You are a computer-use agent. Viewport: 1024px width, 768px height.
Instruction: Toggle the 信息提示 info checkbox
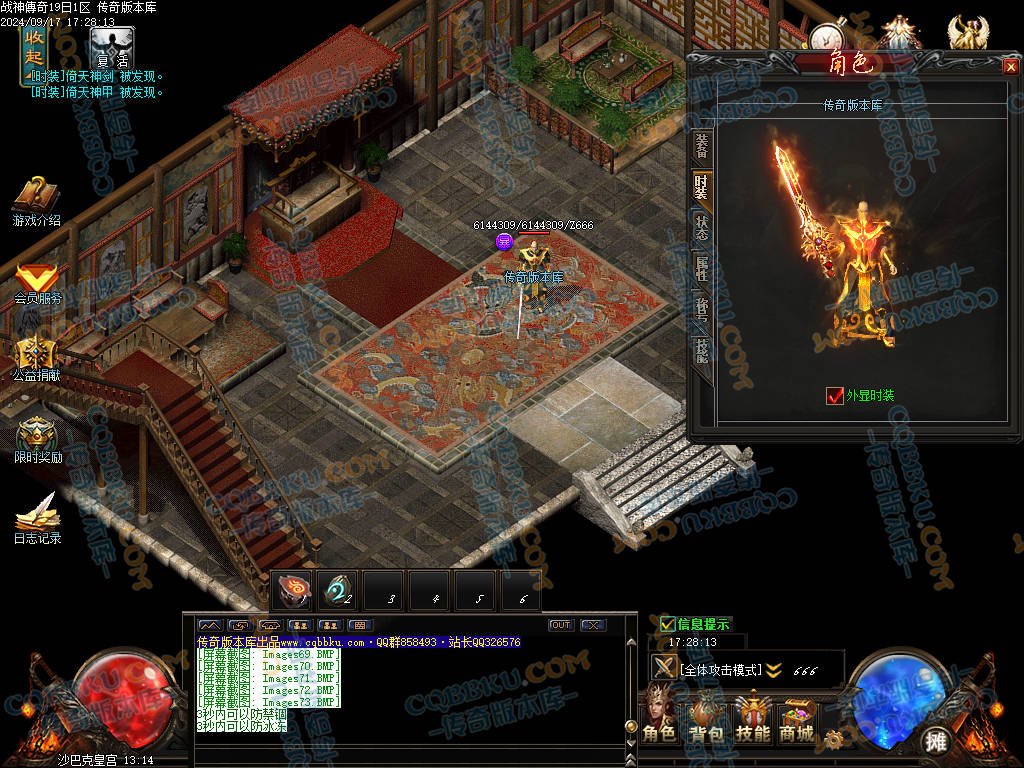coord(668,625)
